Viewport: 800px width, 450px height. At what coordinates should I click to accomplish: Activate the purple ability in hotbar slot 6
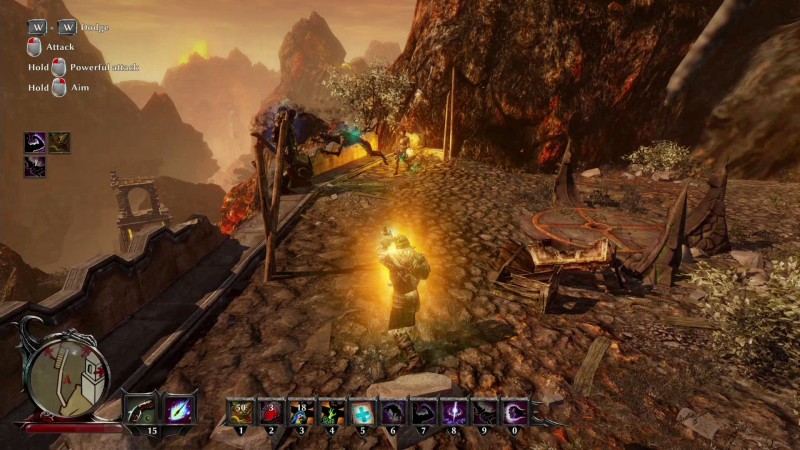click(391, 412)
